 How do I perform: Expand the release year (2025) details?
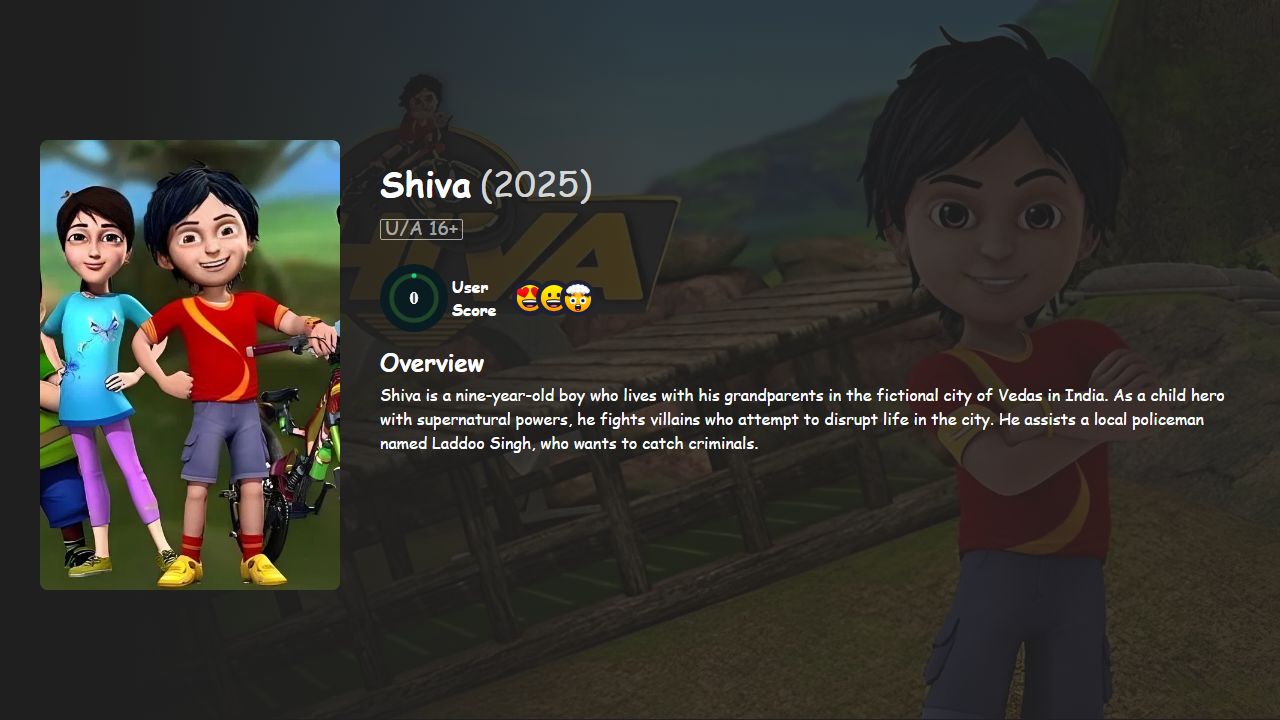click(536, 185)
